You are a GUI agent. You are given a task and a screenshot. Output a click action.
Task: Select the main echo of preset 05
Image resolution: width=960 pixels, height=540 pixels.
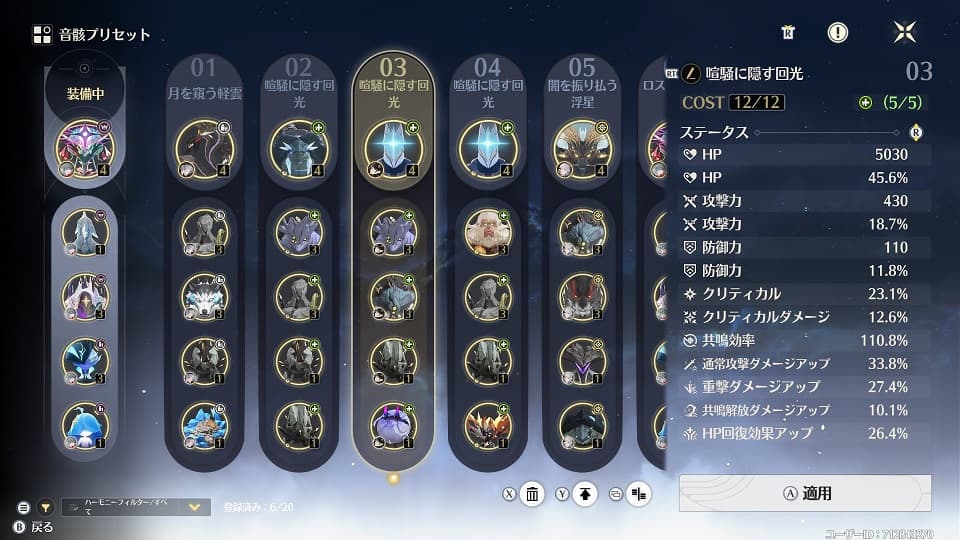(x=582, y=147)
